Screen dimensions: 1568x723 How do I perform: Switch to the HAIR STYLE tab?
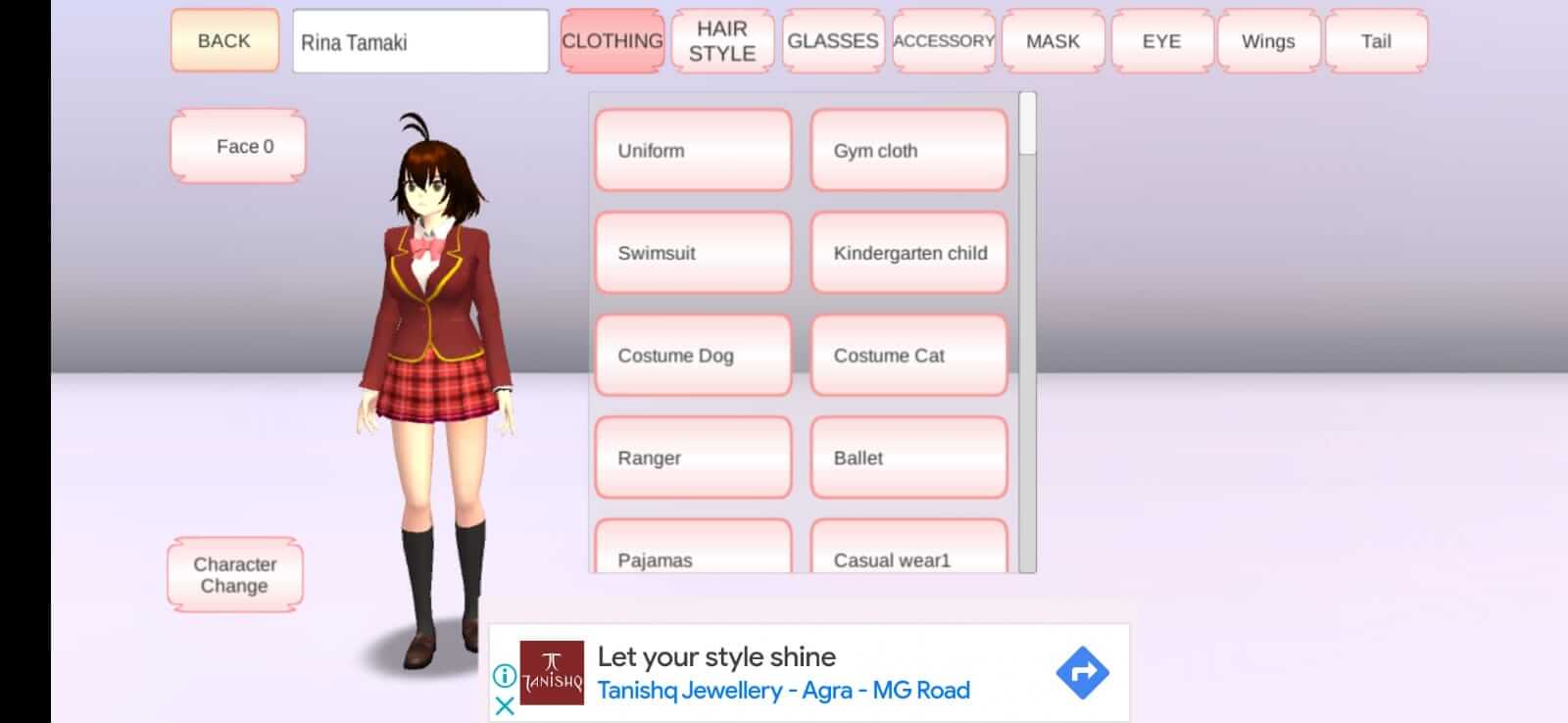(x=721, y=40)
